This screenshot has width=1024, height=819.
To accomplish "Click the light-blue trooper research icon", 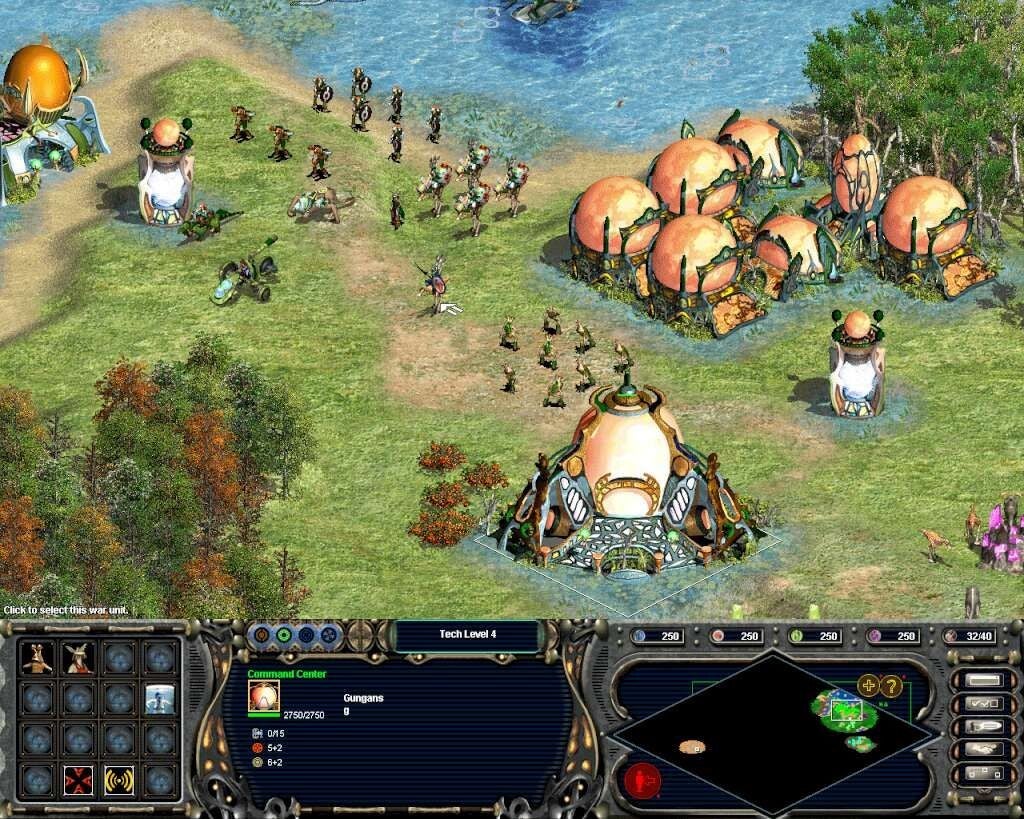I will [x=160, y=698].
